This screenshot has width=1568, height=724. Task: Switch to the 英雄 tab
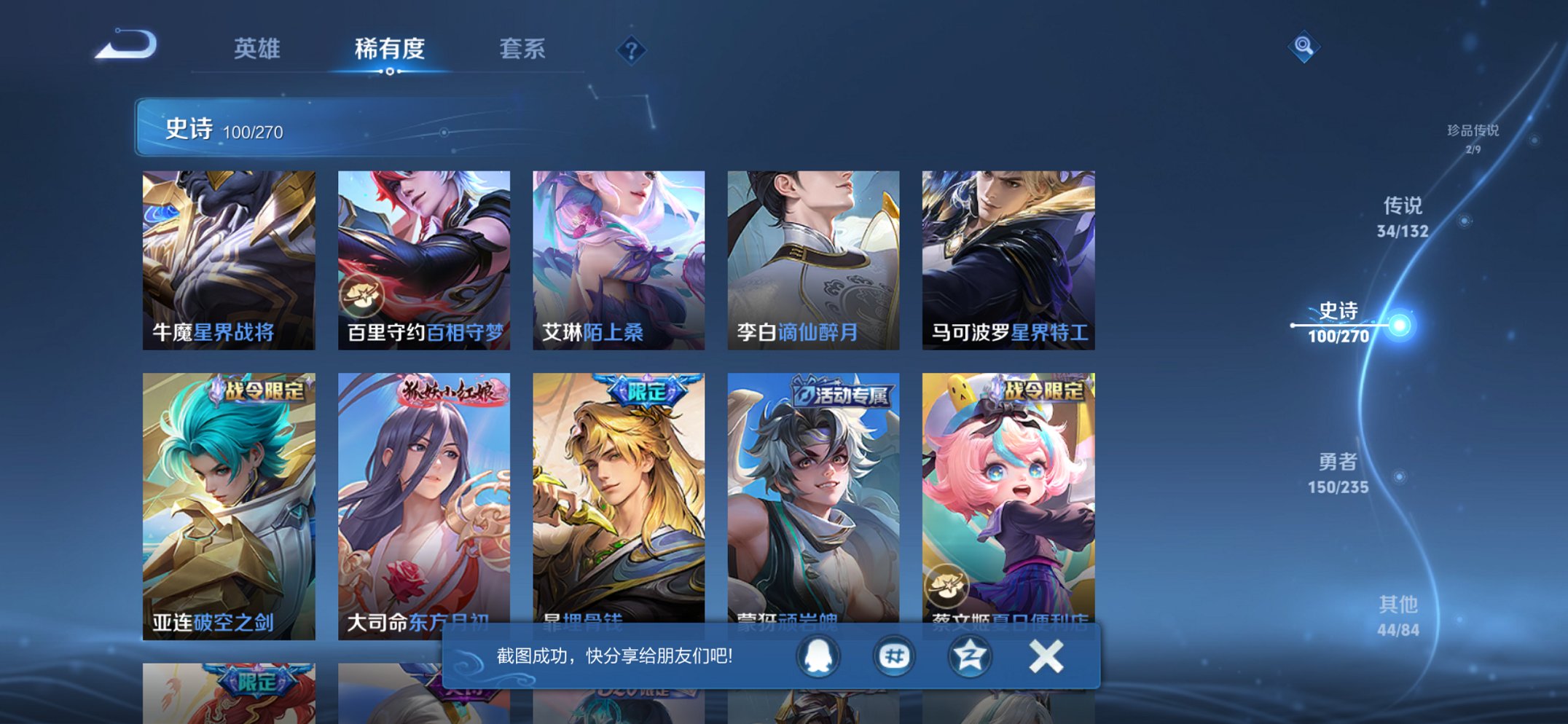coord(259,50)
